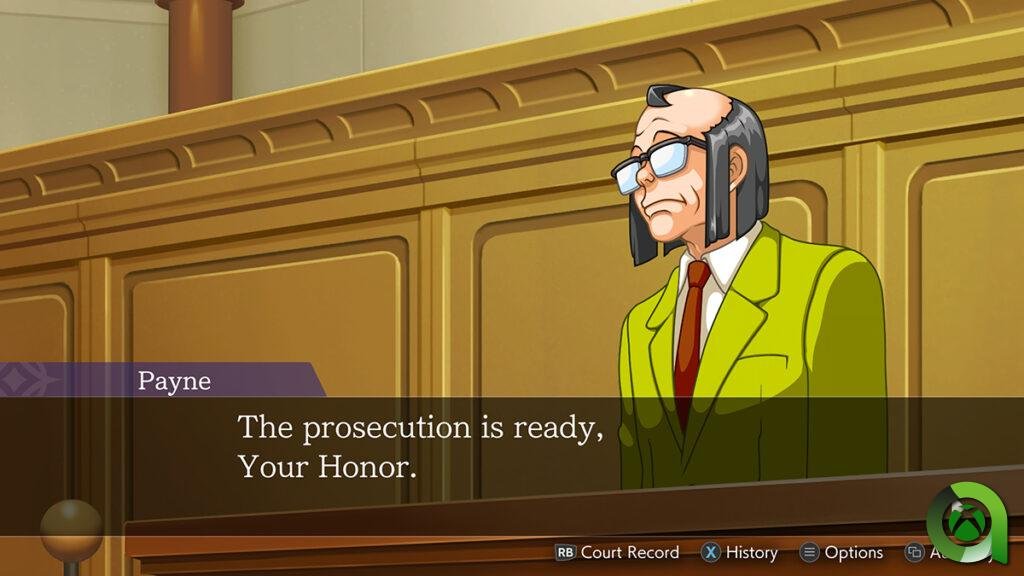Open the Options menu
1024x576 pixels.
[x=841, y=552]
